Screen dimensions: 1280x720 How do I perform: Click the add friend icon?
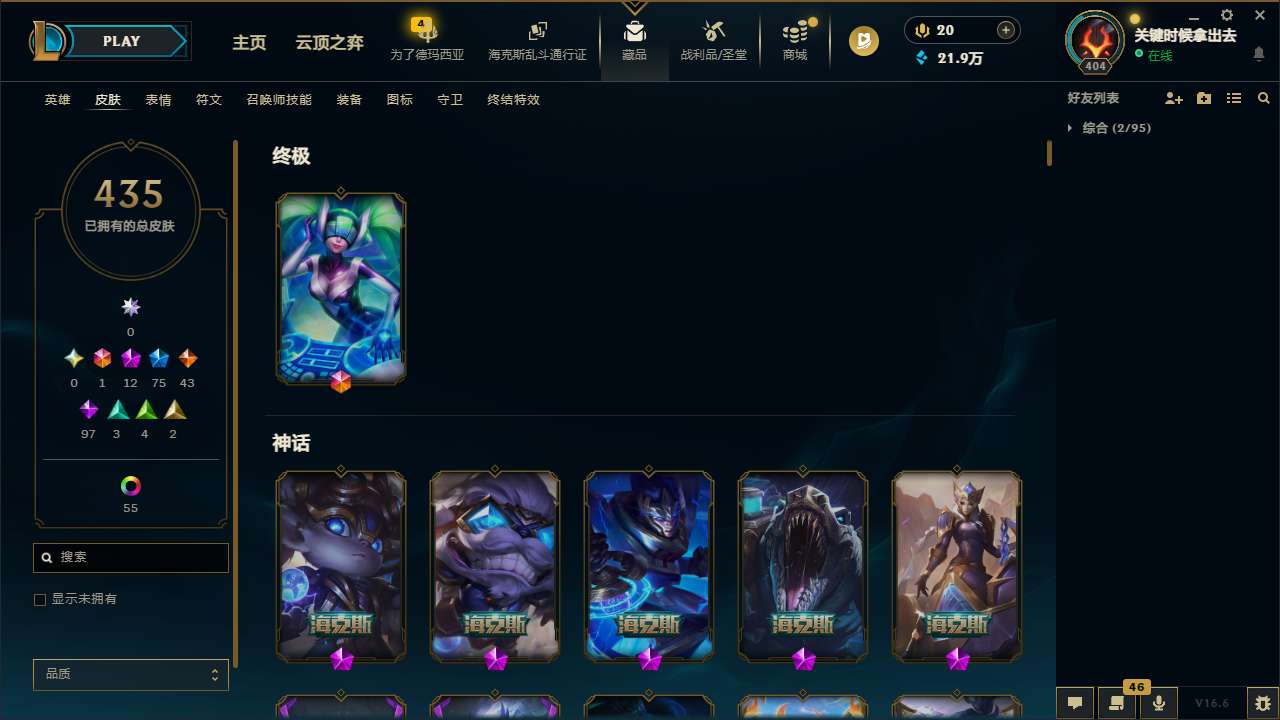click(x=1174, y=98)
